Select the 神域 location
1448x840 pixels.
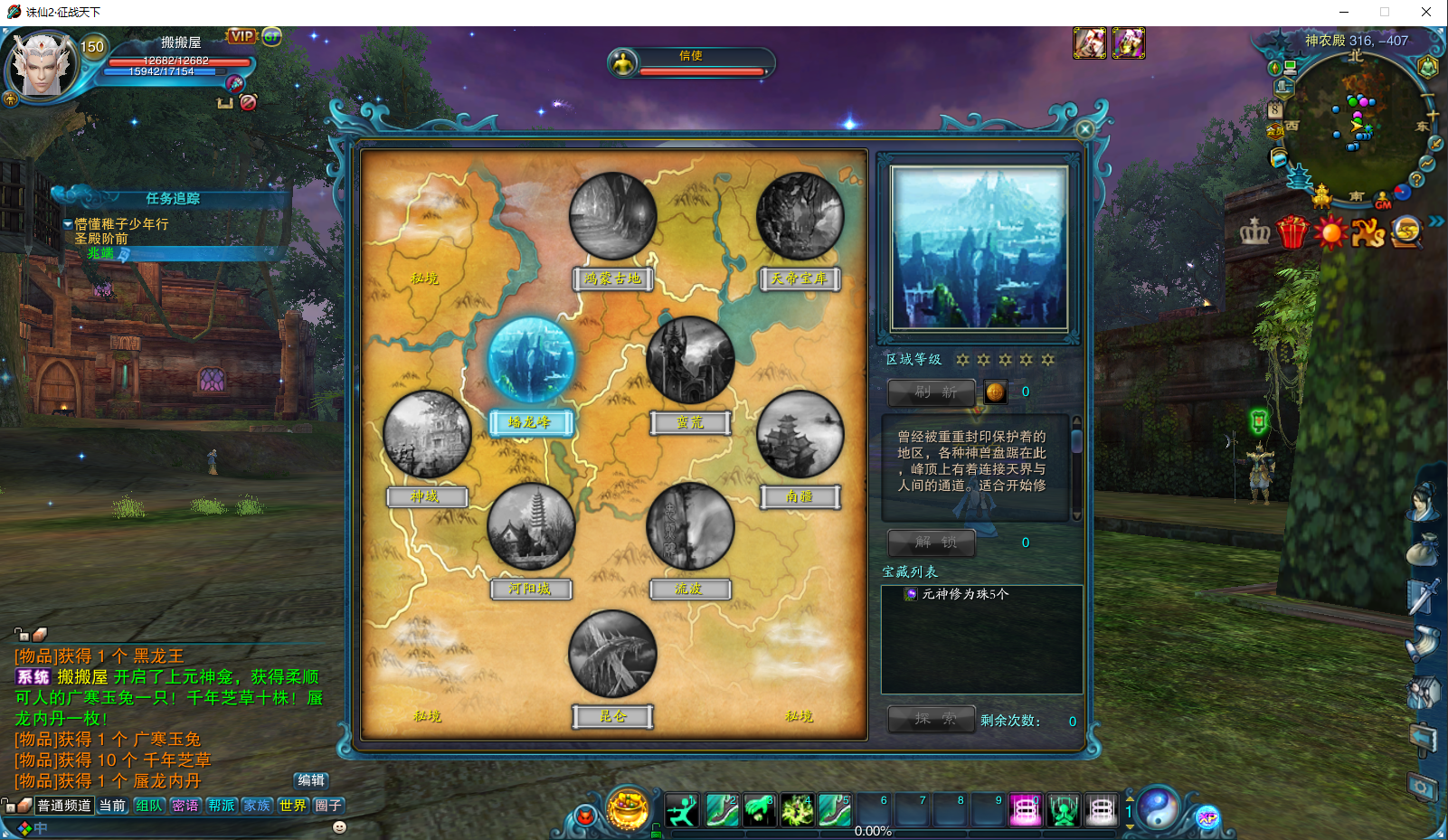coord(427,435)
